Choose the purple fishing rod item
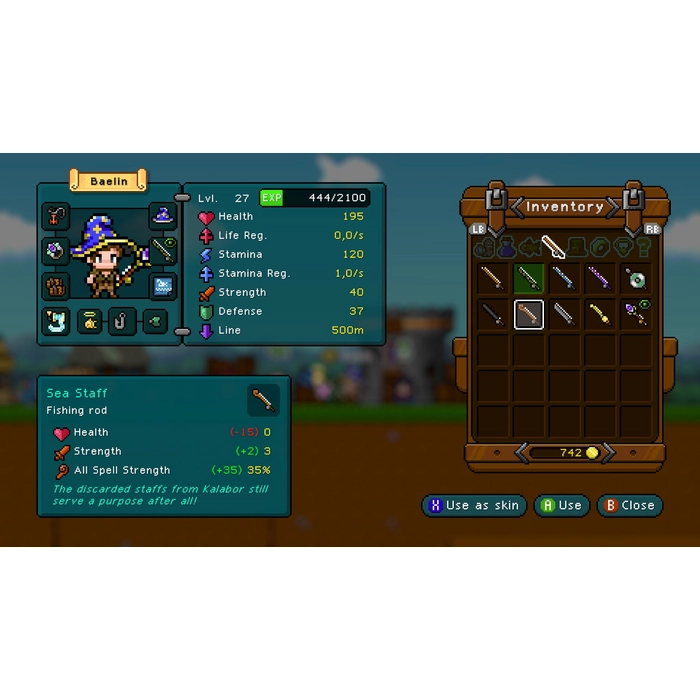The height and width of the screenshot is (700, 700). (x=600, y=278)
